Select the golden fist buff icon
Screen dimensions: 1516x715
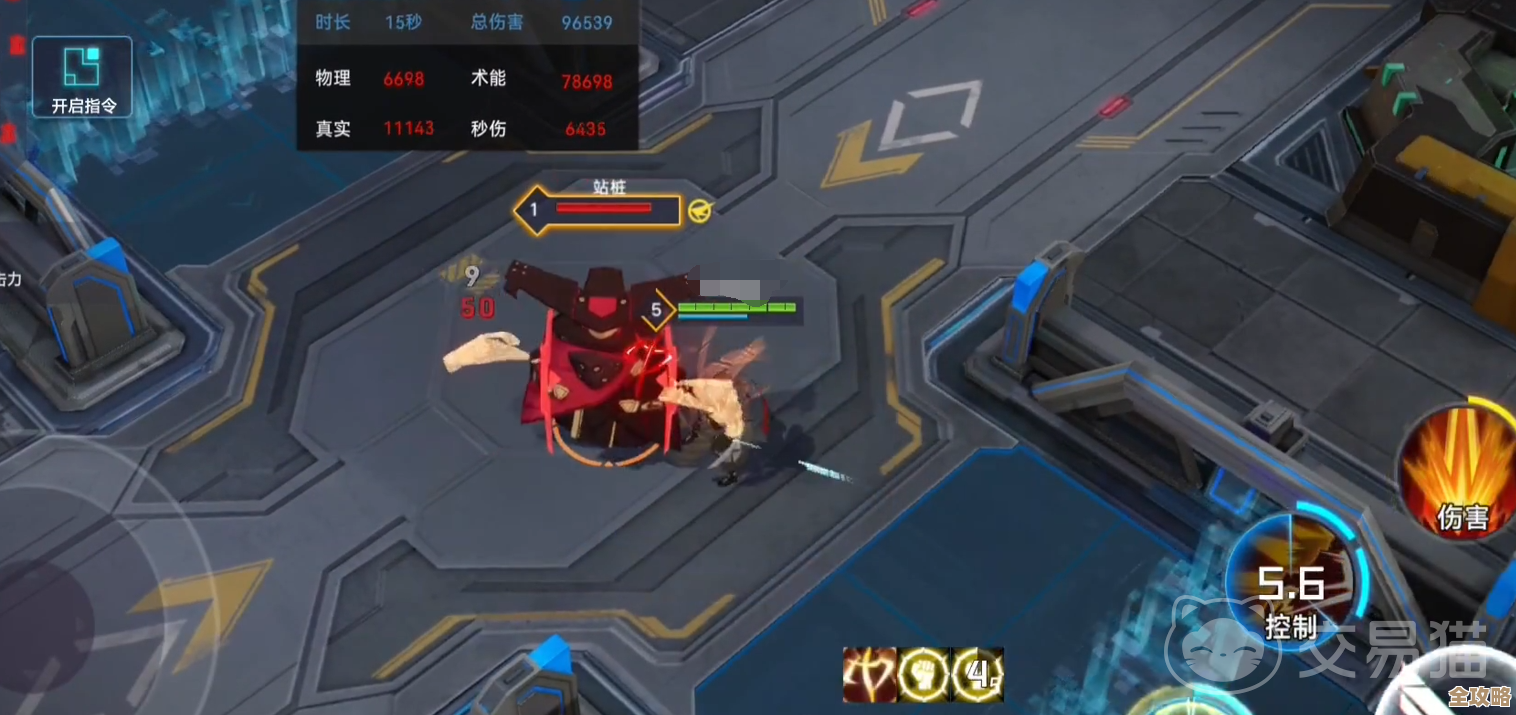[923, 676]
